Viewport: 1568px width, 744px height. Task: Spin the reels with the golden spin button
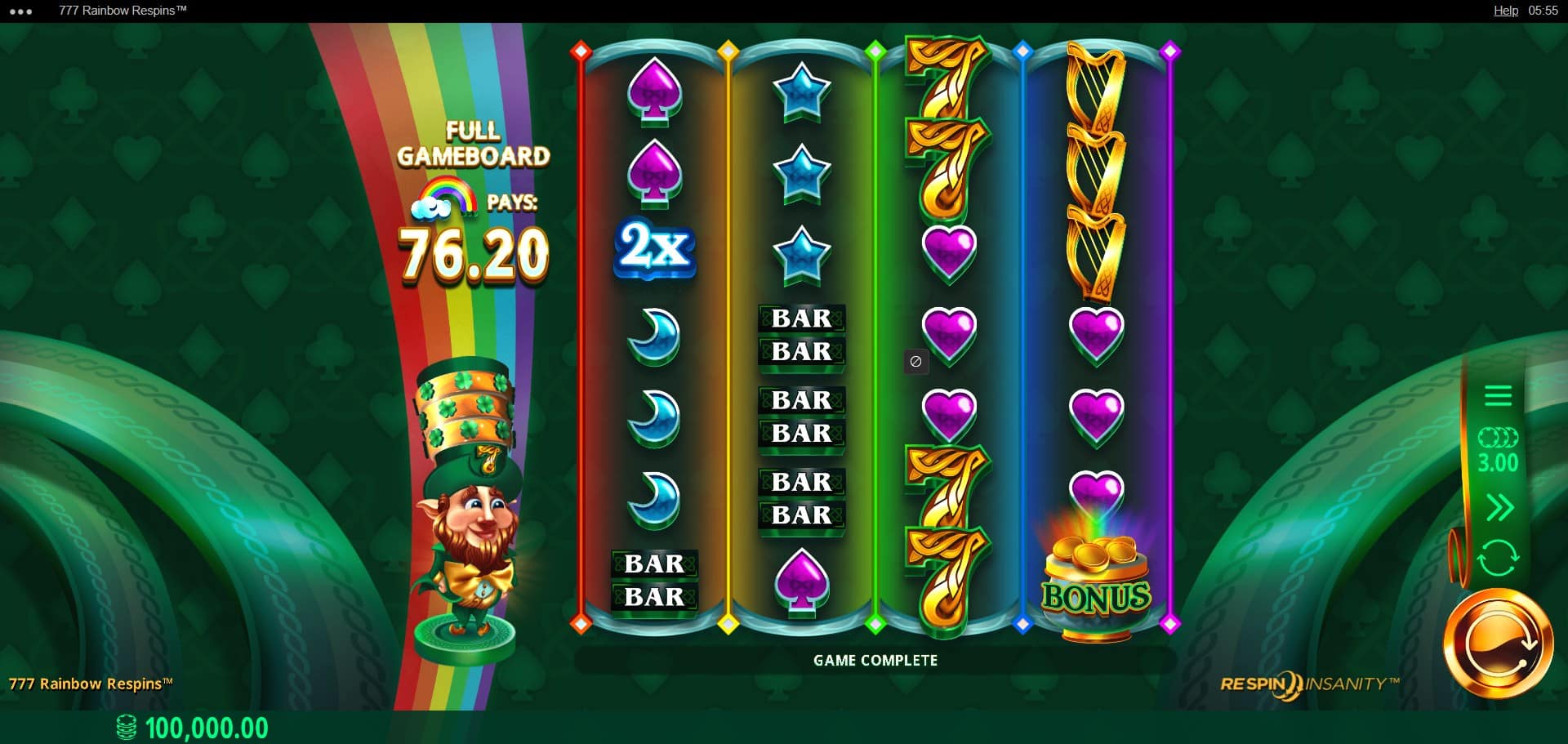1498,644
